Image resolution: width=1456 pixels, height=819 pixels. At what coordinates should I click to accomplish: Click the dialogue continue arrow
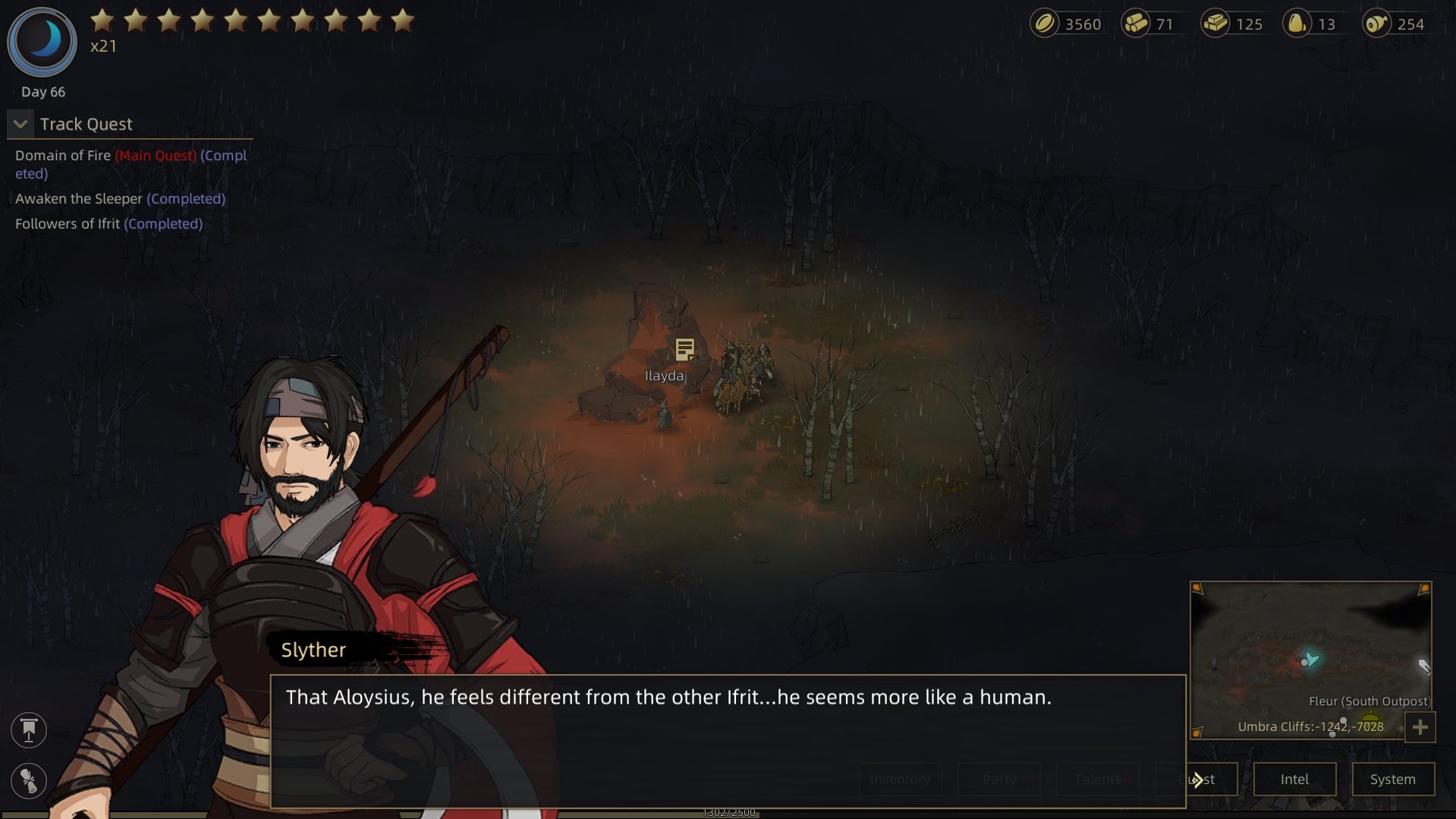(1197, 780)
